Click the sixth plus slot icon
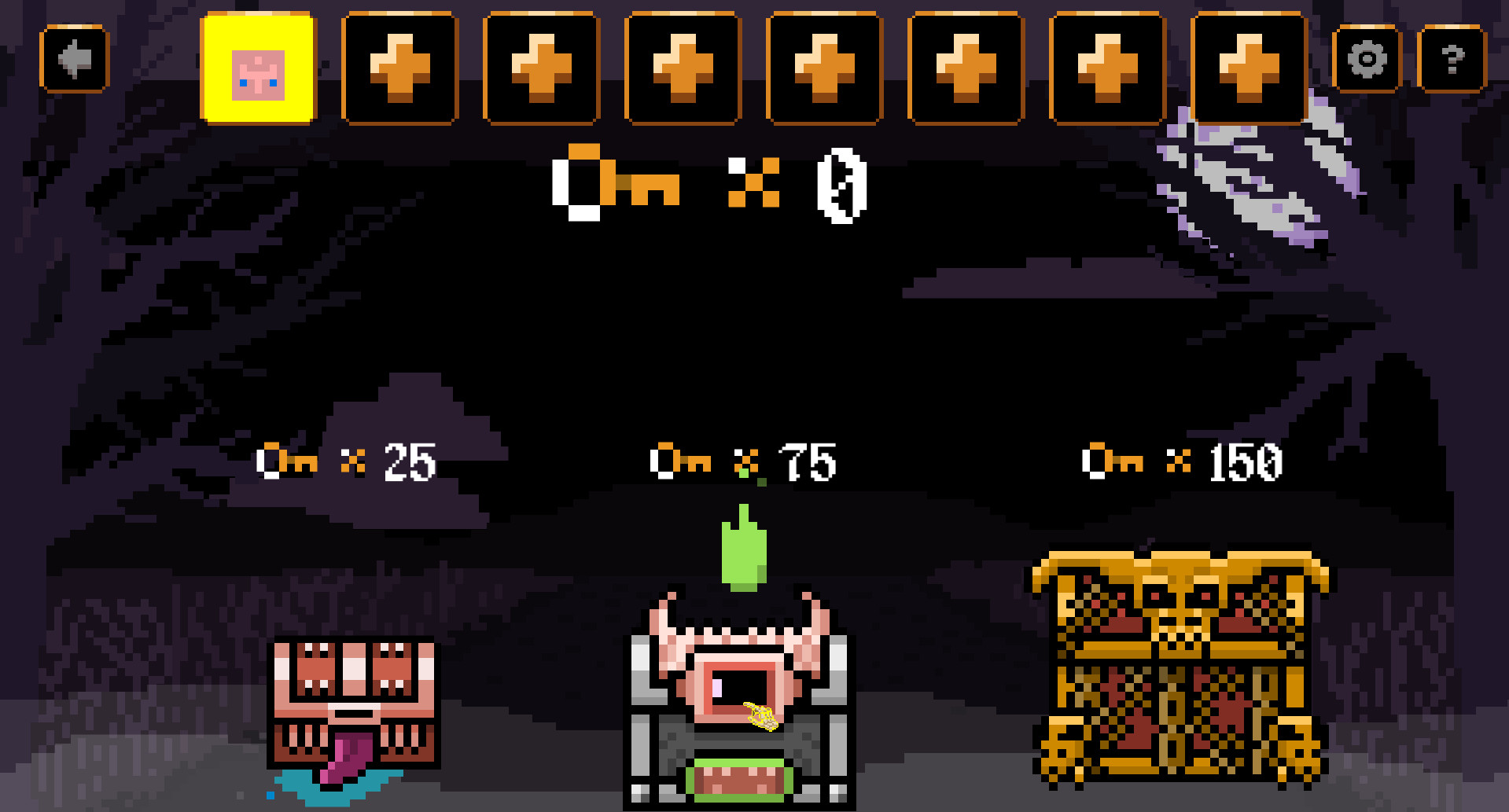 pyautogui.click(x=1108, y=67)
